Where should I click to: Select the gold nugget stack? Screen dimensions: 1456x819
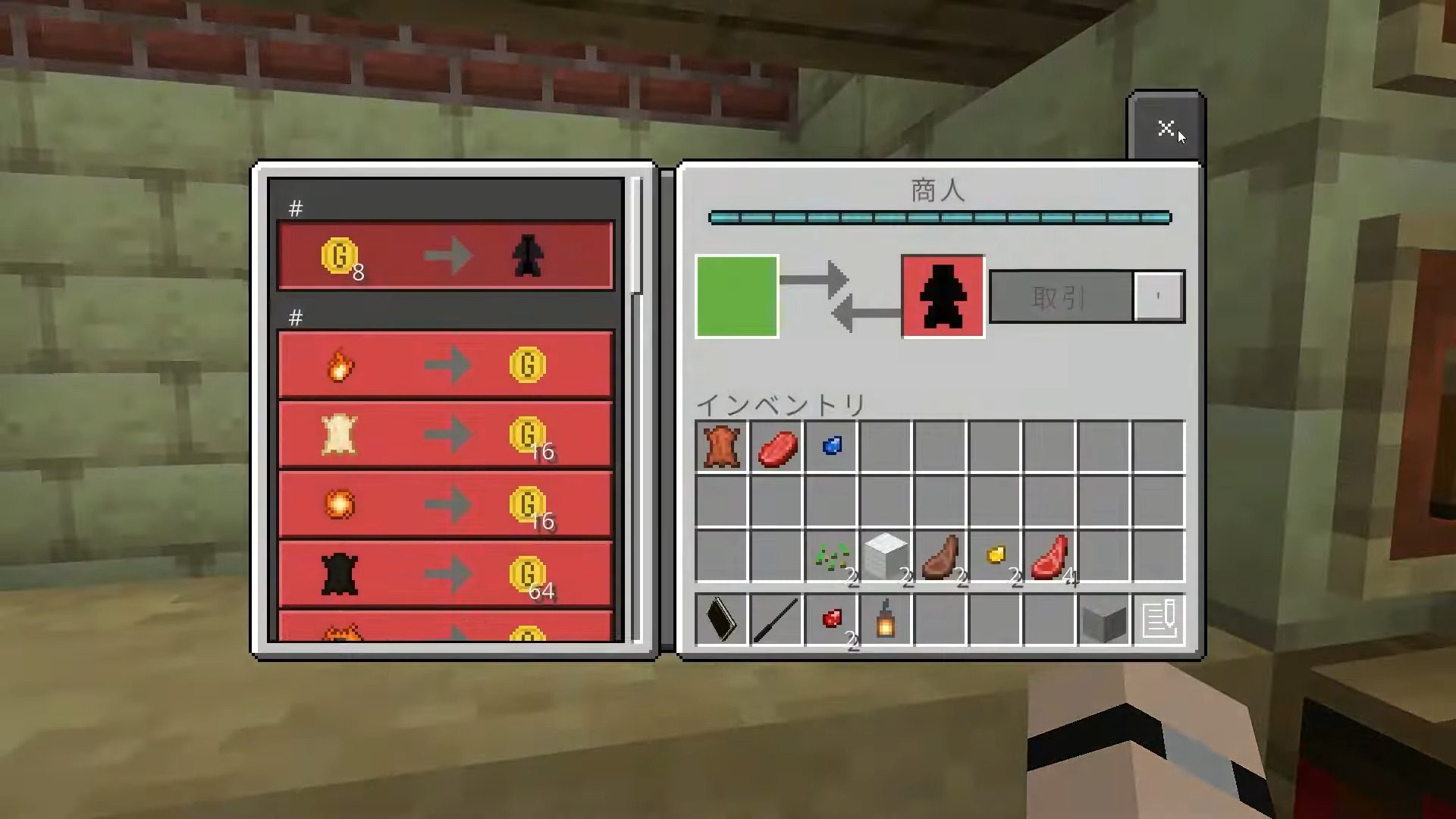pyautogui.click(x=997, y=556)
